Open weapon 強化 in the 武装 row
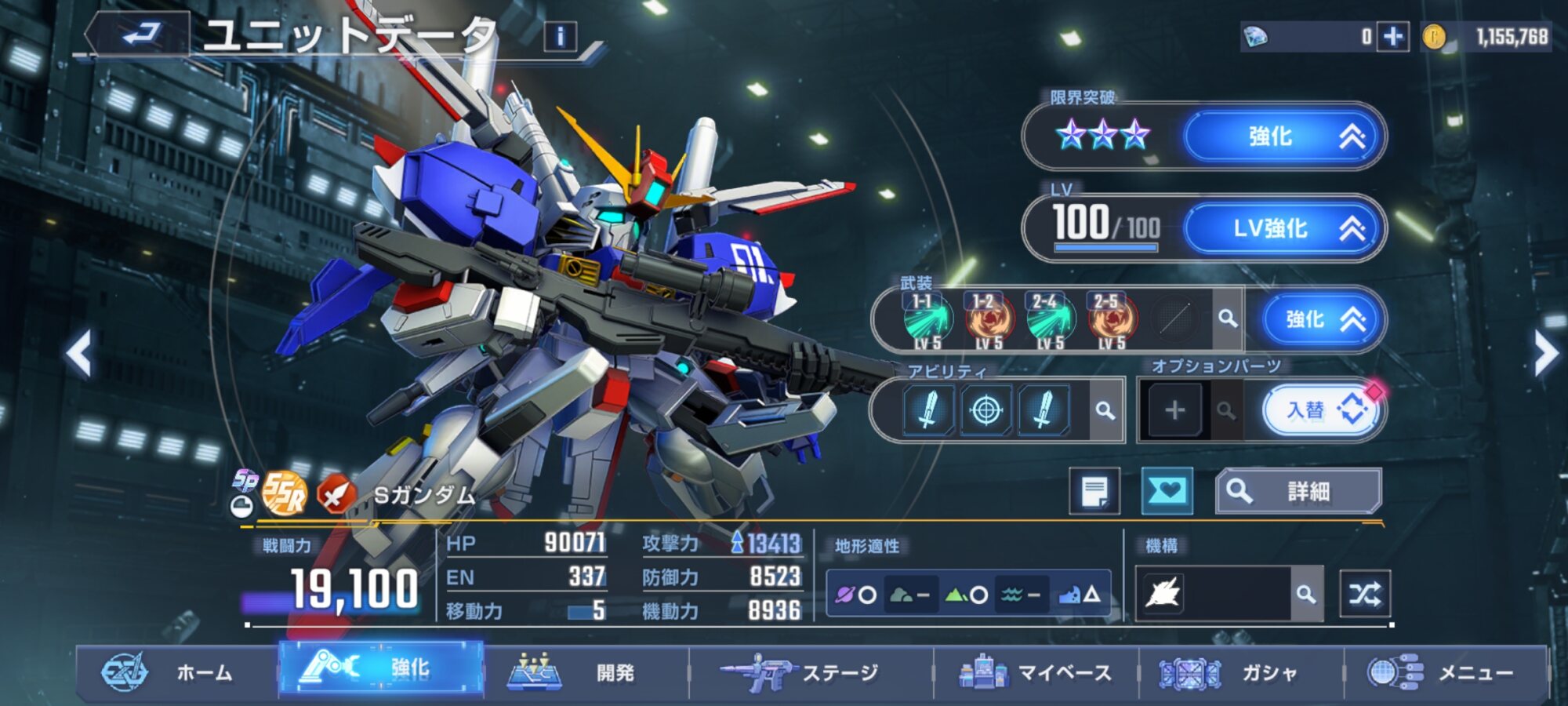The width and height of the screenshot is (1568, 706). tap(1322, 319)
